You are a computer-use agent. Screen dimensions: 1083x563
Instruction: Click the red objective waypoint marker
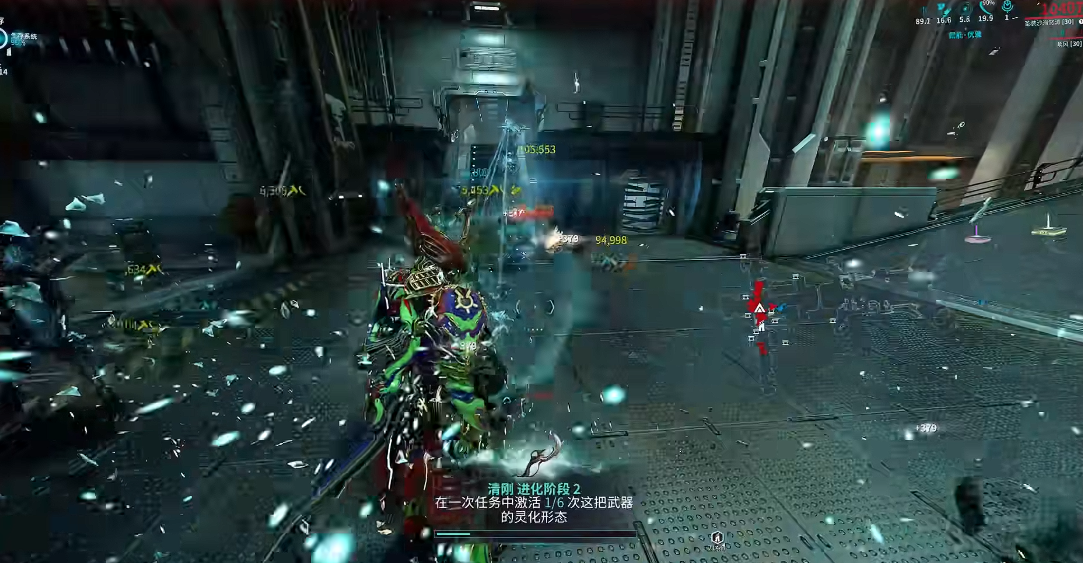(x=760, y=310)
